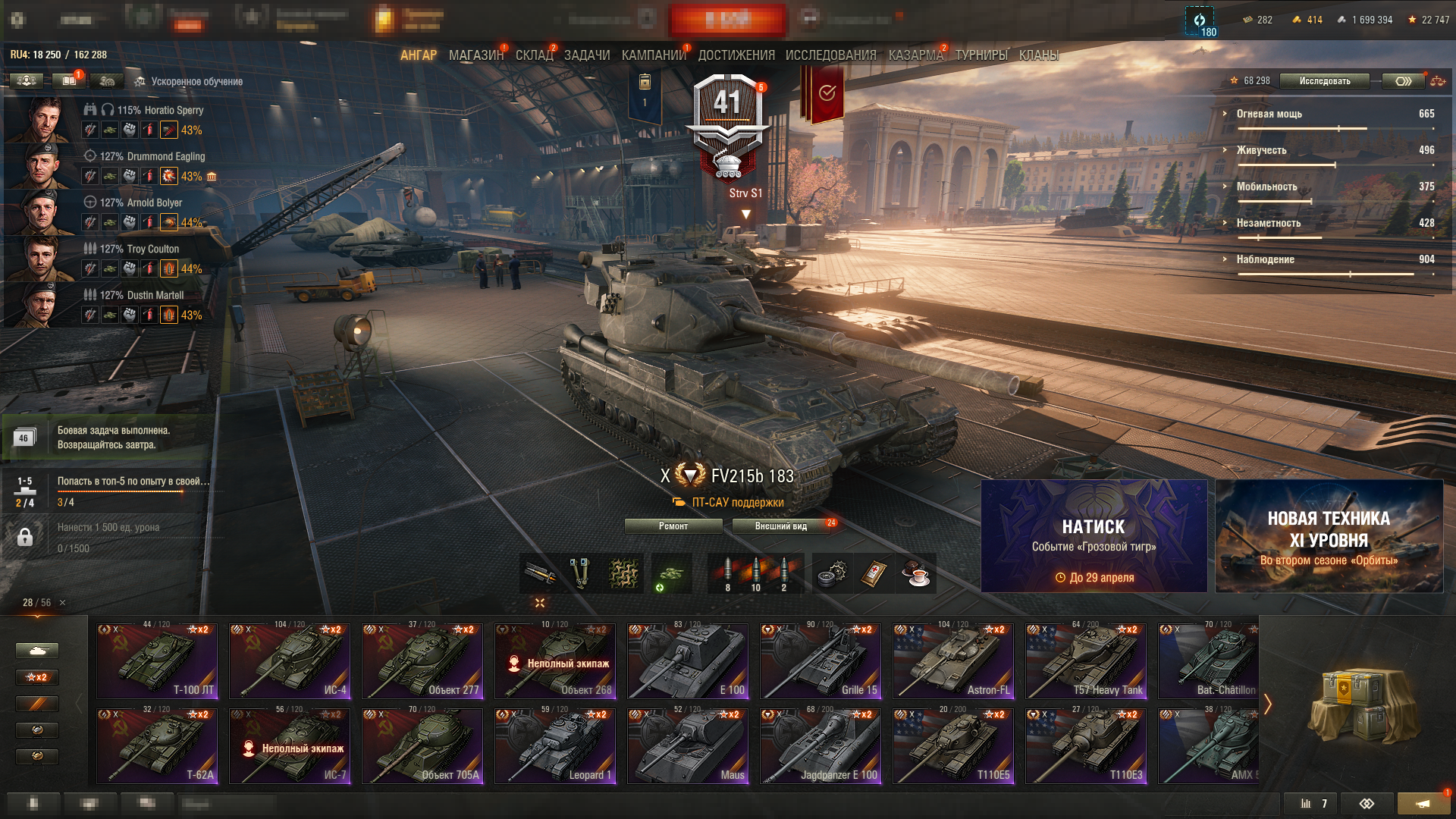Click the golden megaphone referral icon
The height and width of the screenshot is (819, 1456).
(1423, 803)
